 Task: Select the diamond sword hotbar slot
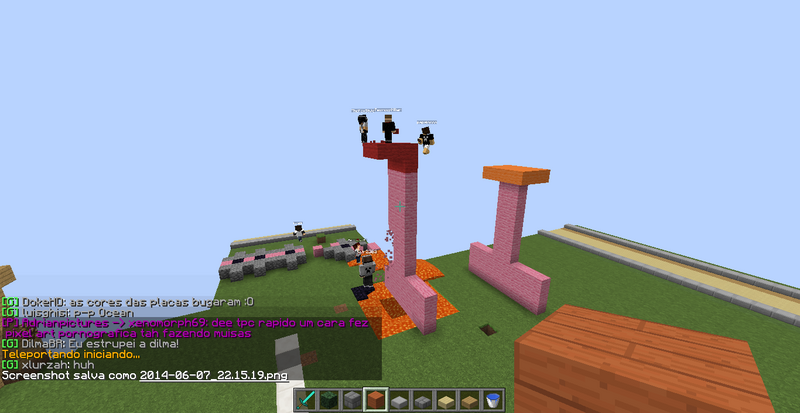click(x=306, y=400)
